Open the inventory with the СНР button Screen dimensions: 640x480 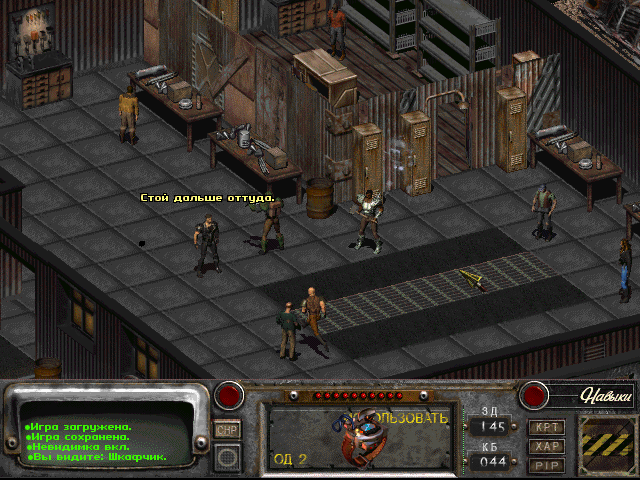point(227,430)
